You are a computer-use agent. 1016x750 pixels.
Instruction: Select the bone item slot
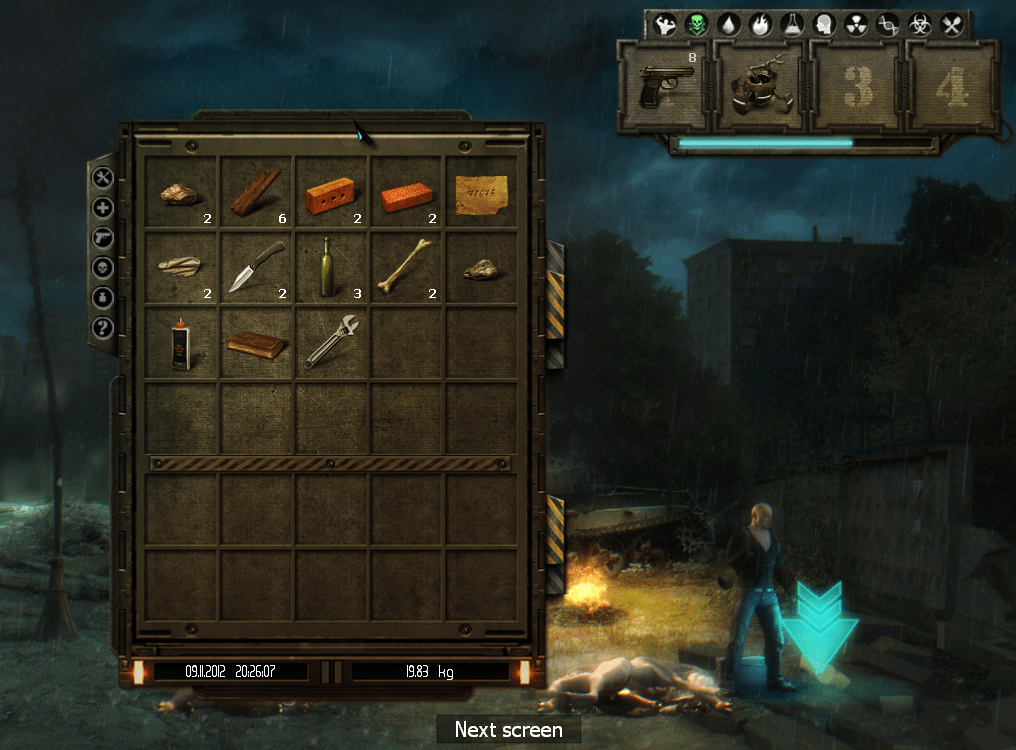407,269
